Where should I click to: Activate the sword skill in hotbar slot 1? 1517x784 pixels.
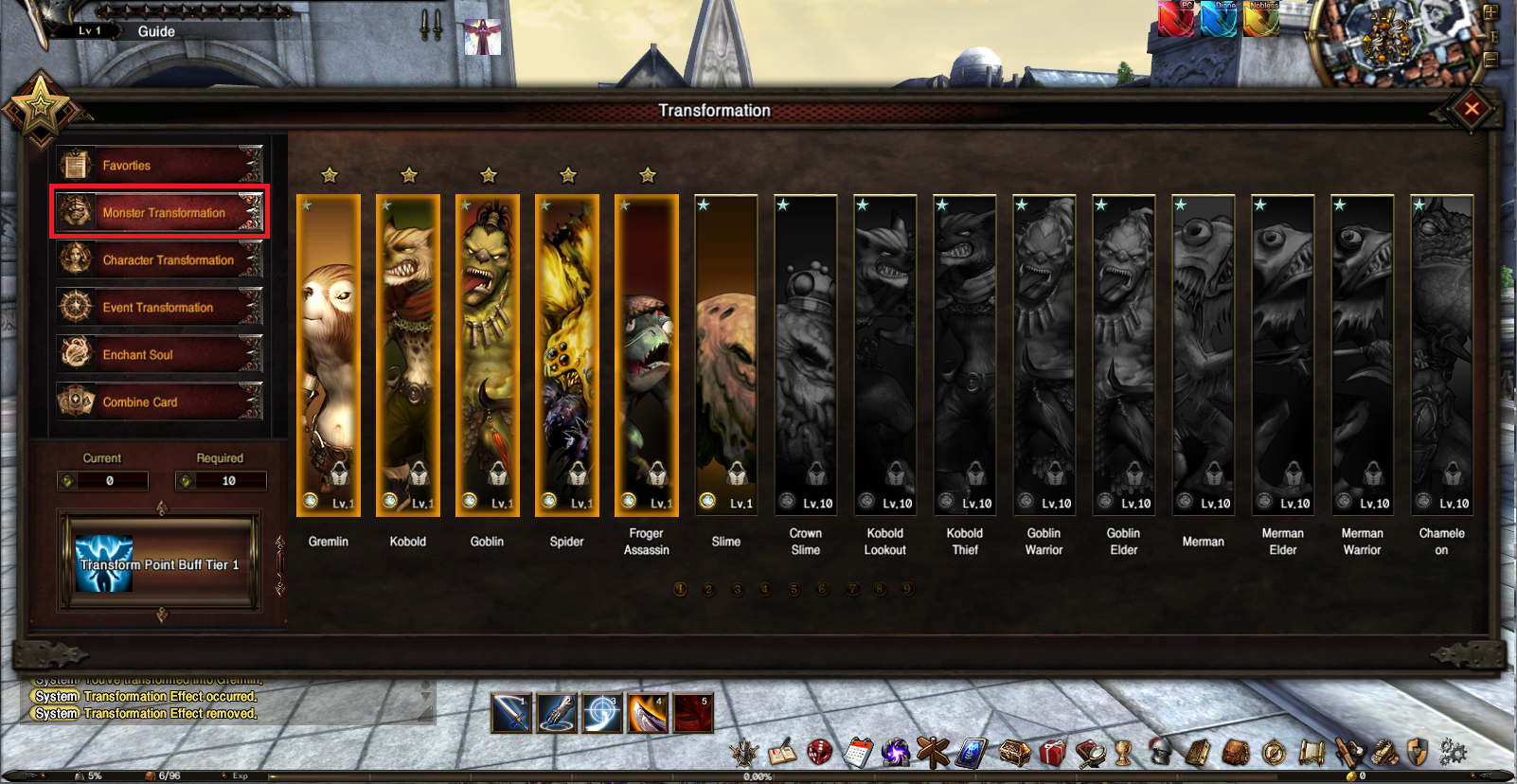click(x=511, y=713)
